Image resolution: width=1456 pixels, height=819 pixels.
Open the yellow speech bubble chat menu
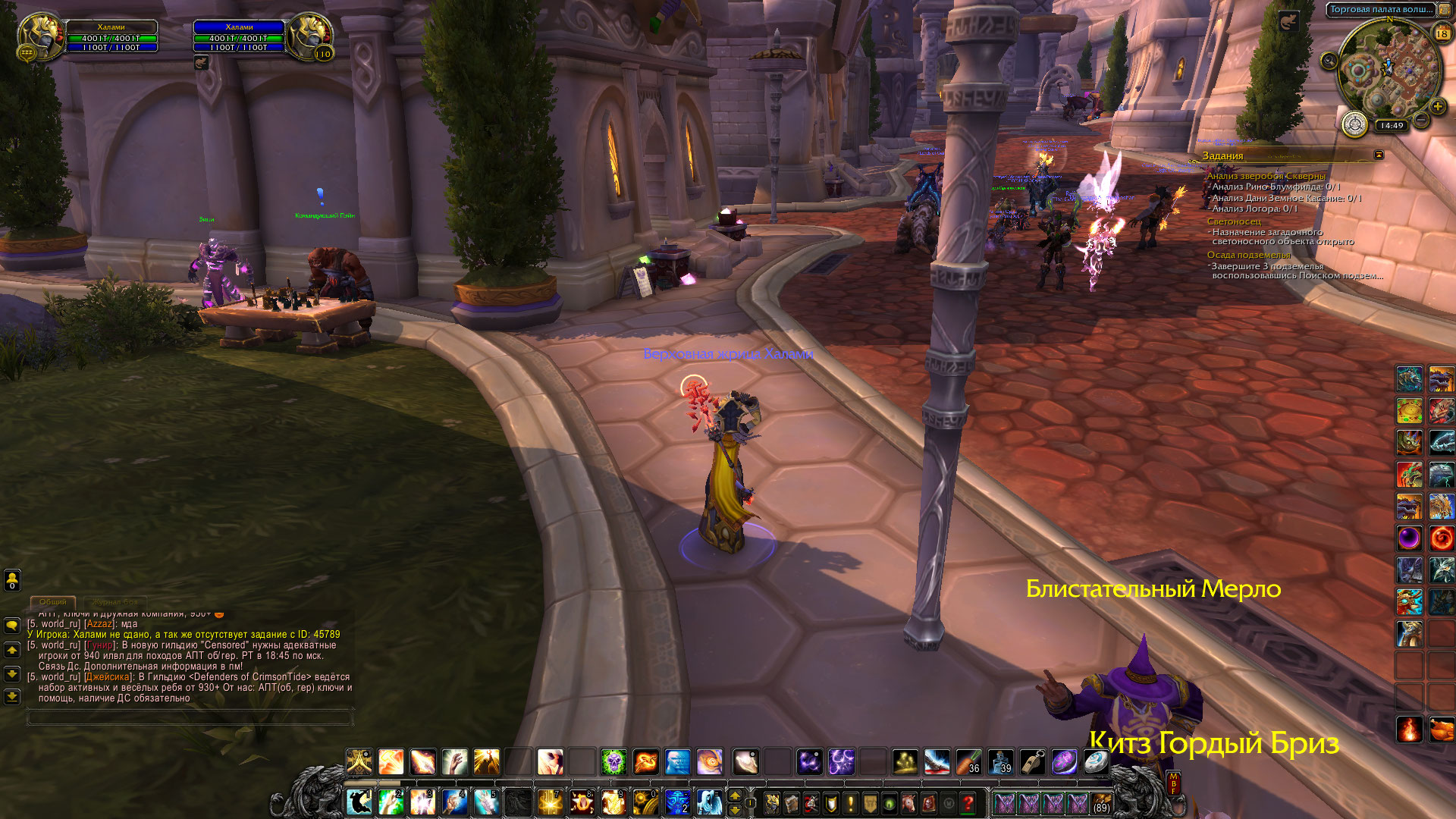pos(12,626)
